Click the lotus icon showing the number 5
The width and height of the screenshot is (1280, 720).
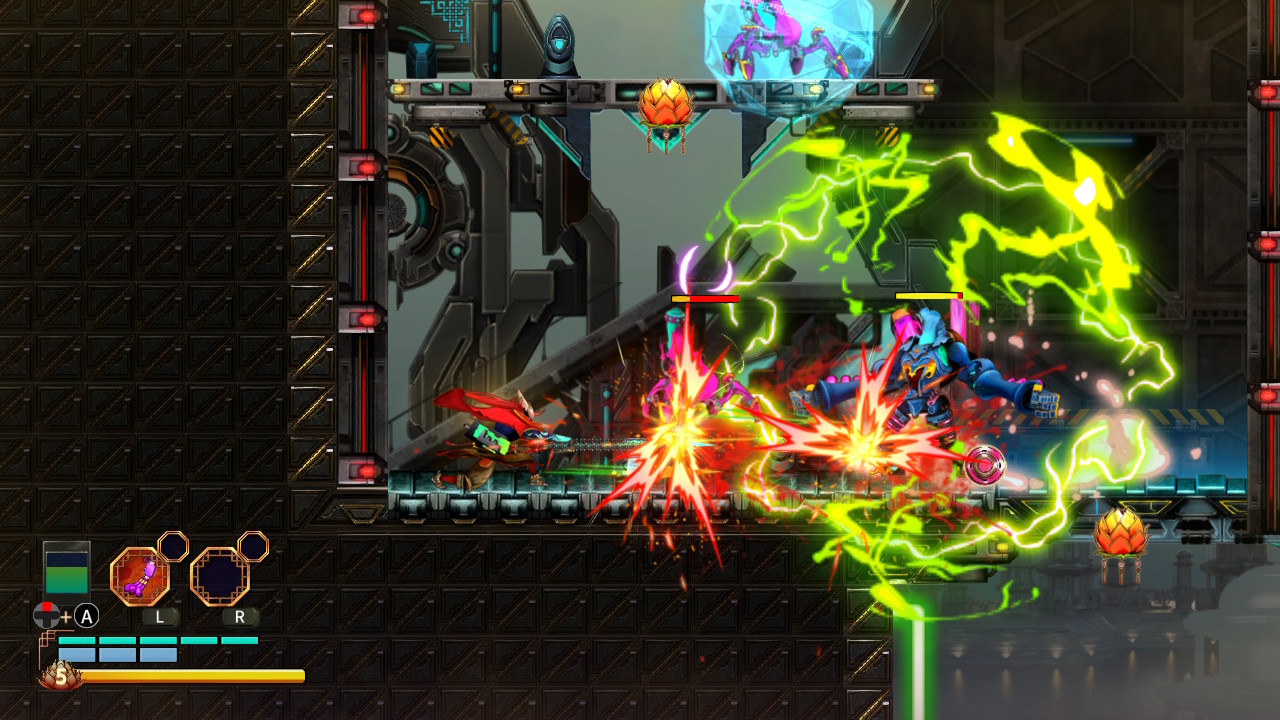pos(60,676)
